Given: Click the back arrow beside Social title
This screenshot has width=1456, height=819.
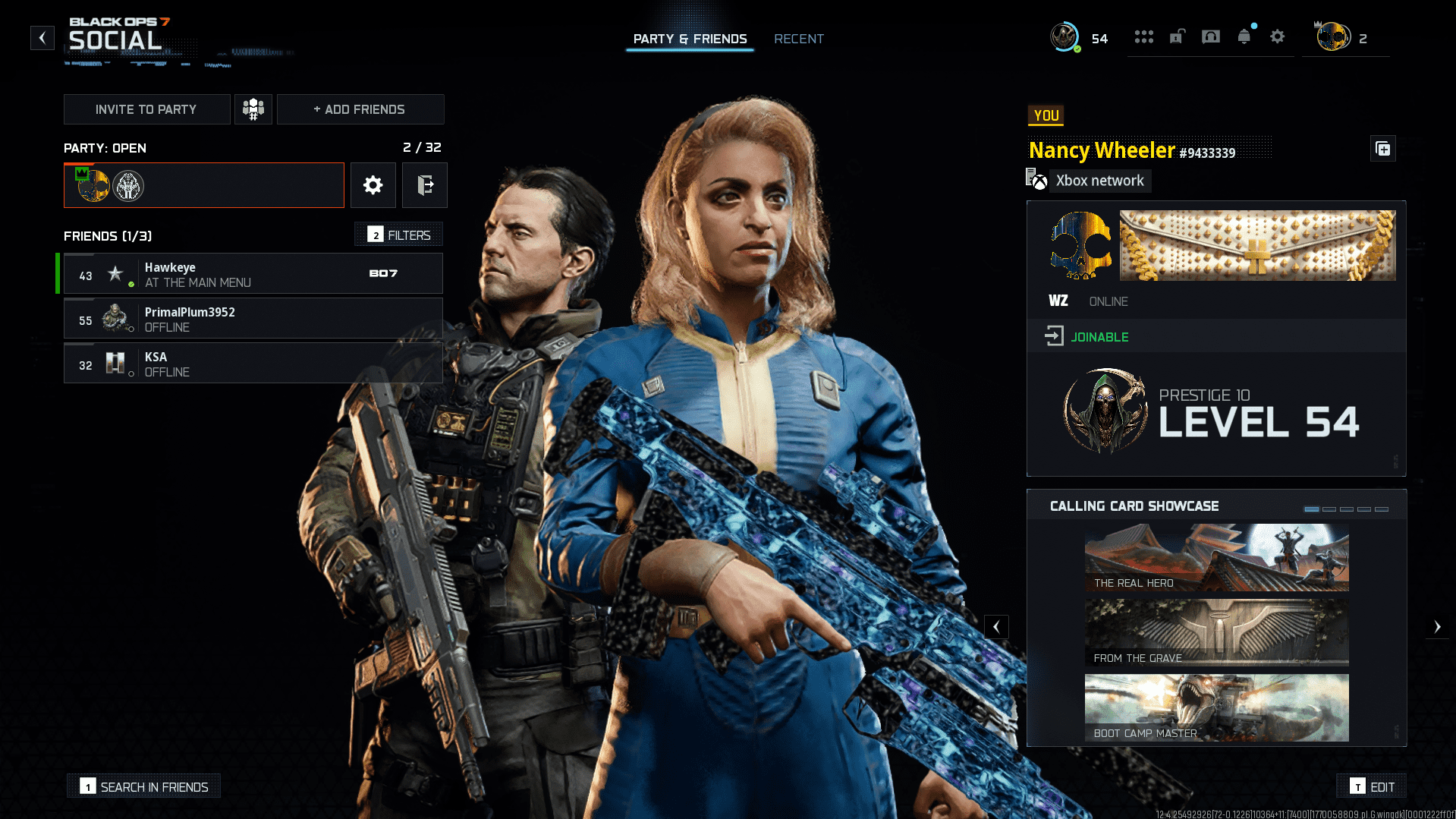Looking at the screenshot, I should [42, 37].
